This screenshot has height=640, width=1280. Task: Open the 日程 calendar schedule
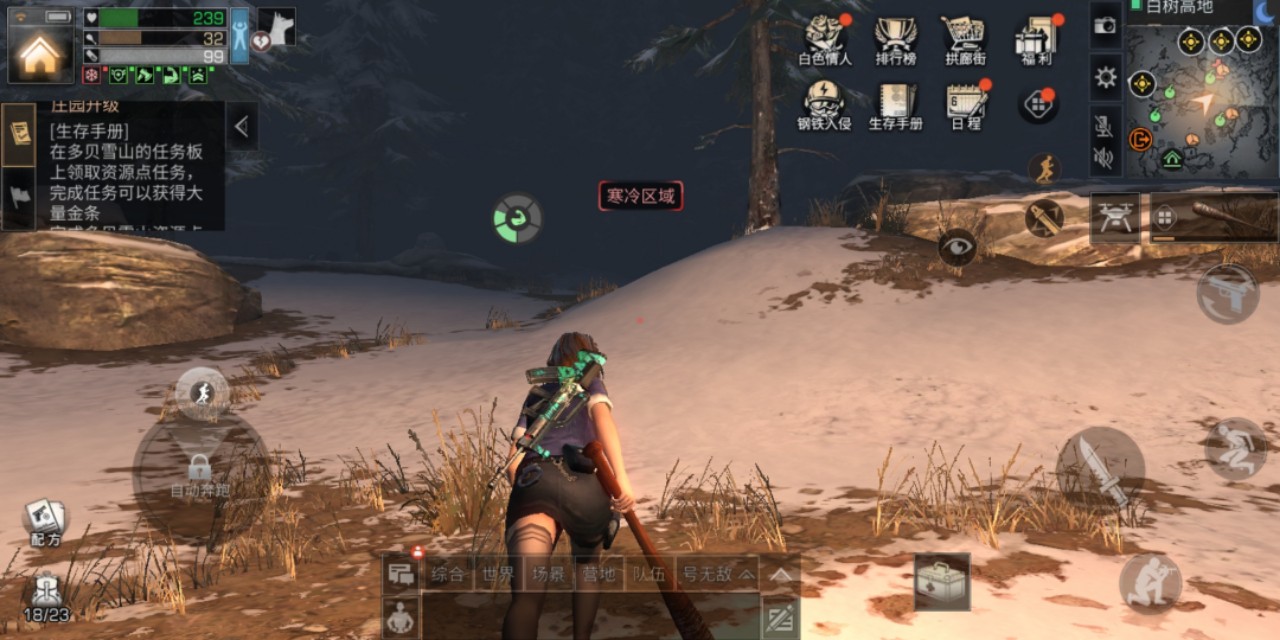point(966,103)
